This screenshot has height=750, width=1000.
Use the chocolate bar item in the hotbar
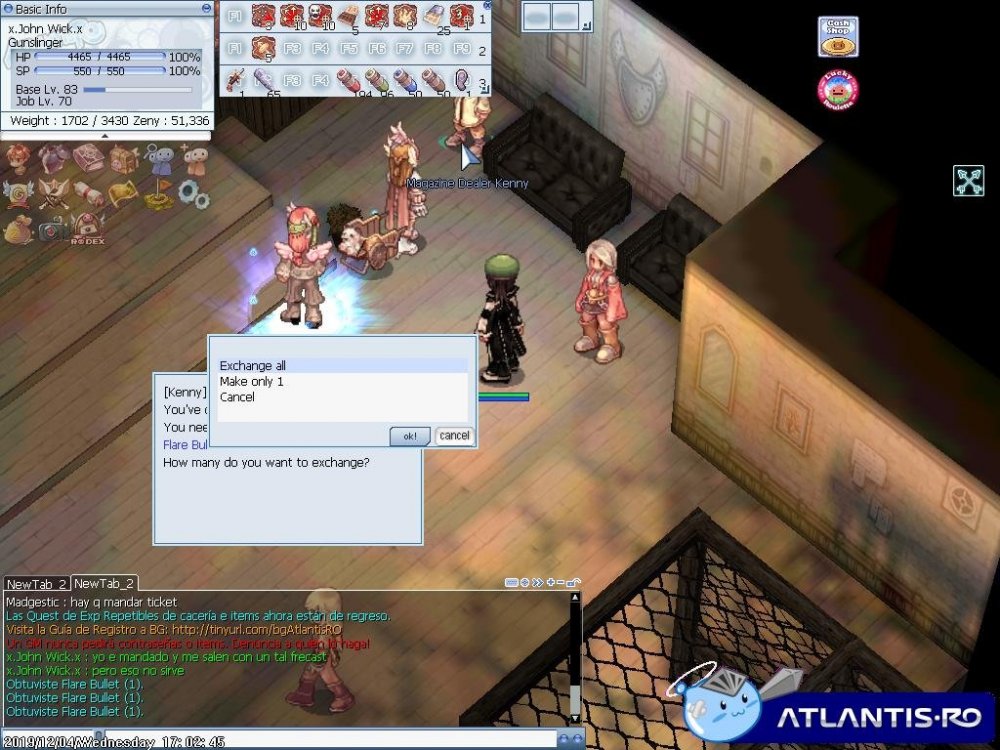(348, 17)
